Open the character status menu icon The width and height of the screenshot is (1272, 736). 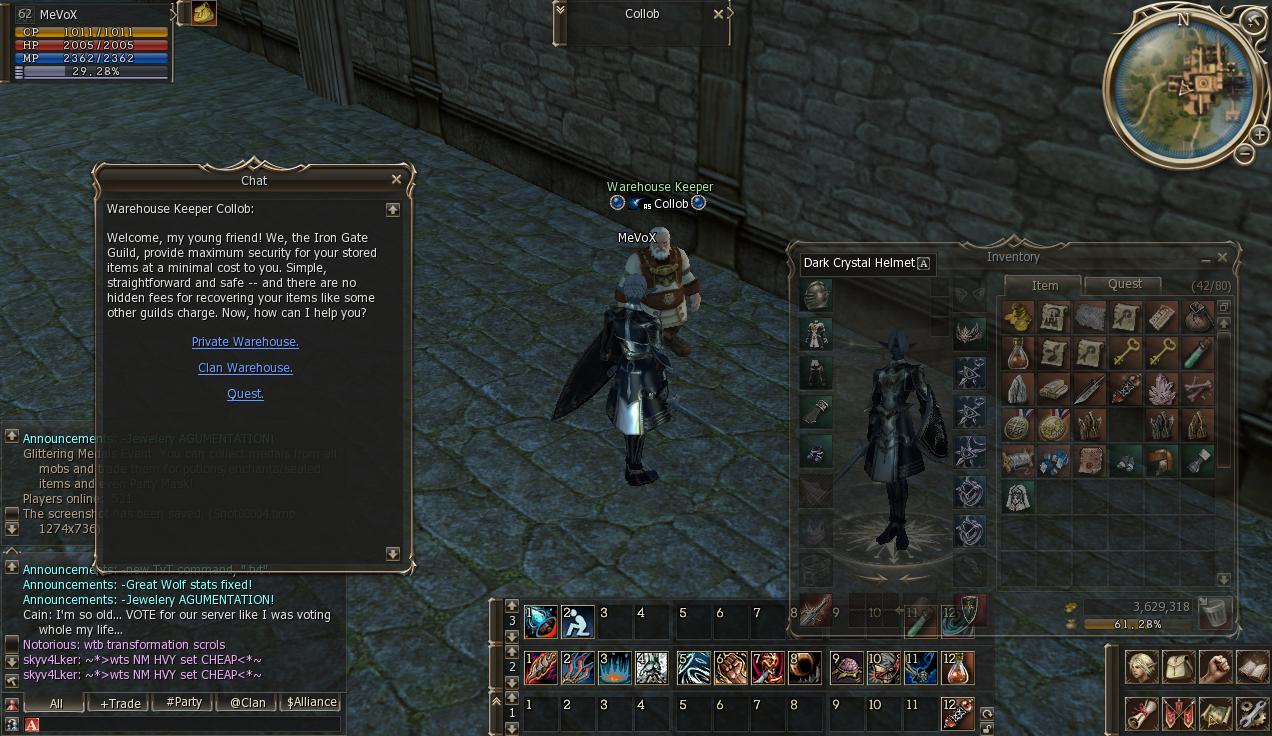[1142, 668]
